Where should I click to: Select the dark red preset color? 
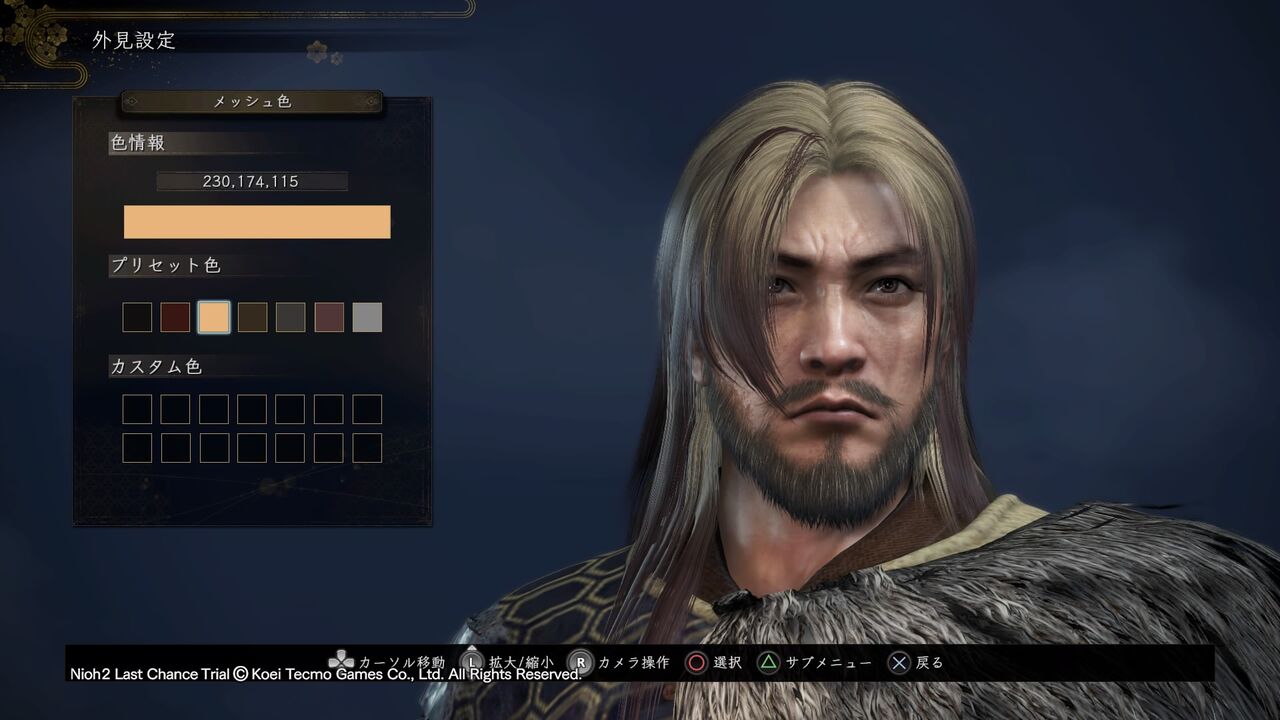click(175, 317)
